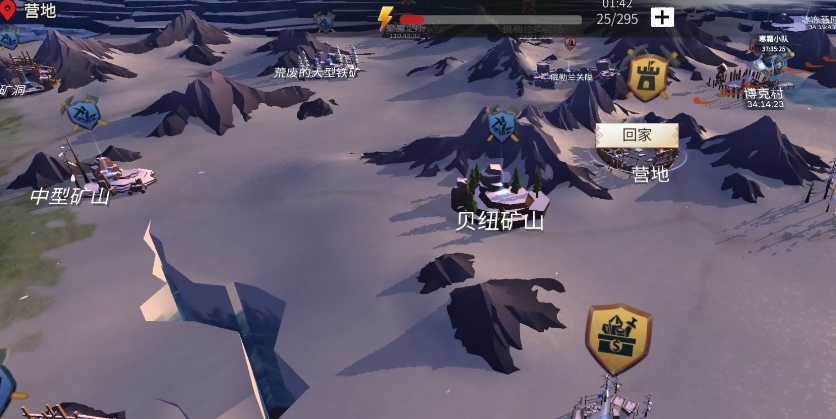Open the 营地 location pin label

tap(30, 11)
